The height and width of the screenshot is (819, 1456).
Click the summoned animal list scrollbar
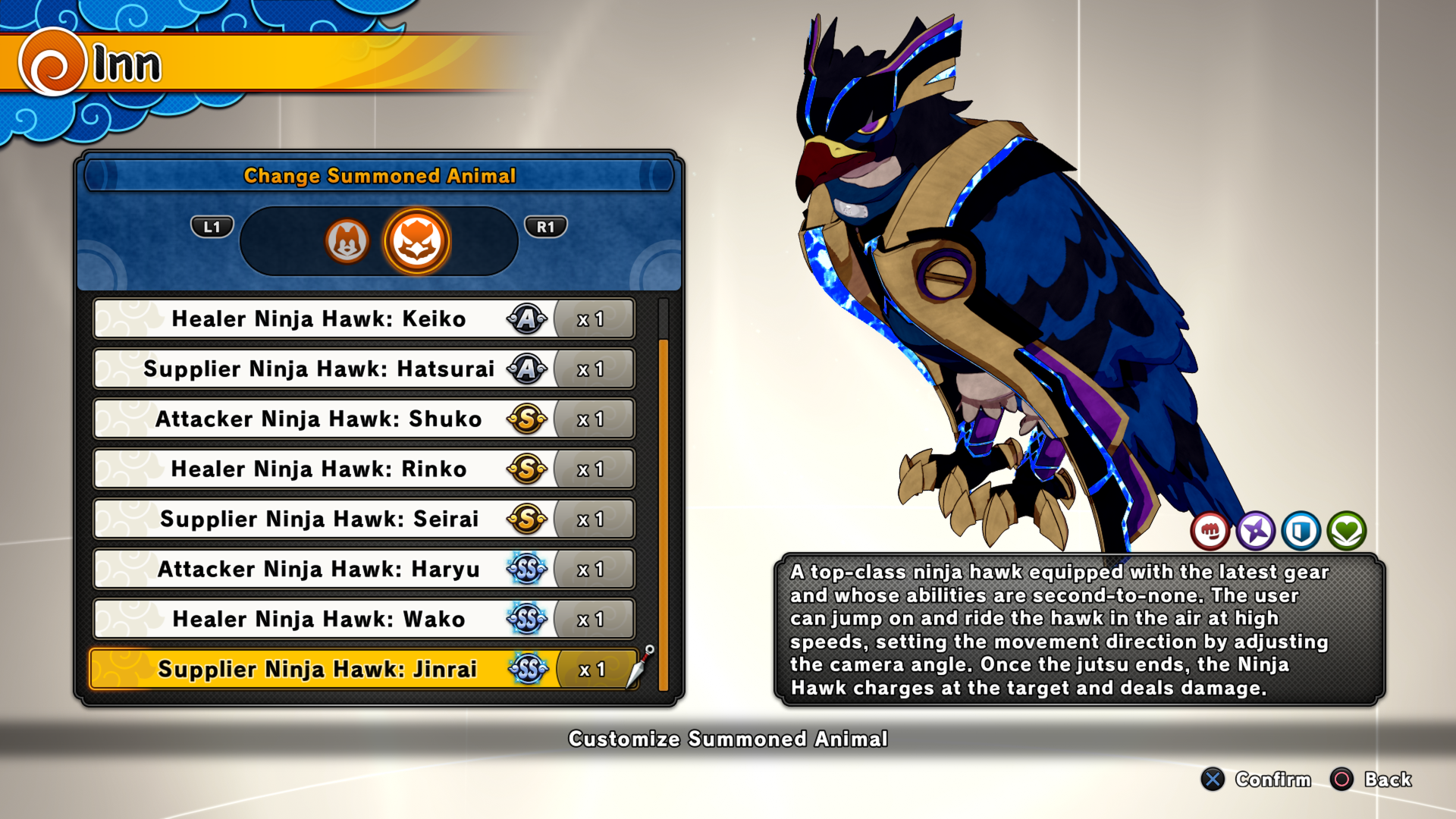(664, 514)
